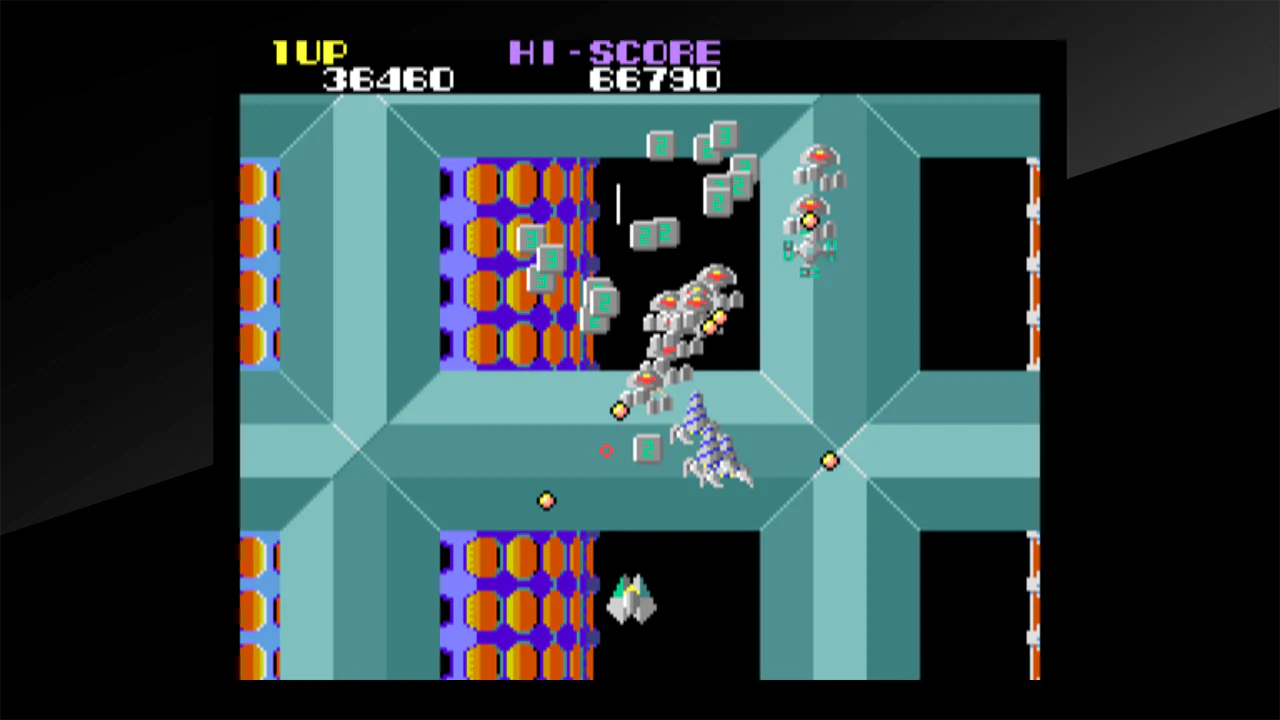Select the player's silver ship at bottom
This screenshot has height=720, width=1280.
coord(632,598)
